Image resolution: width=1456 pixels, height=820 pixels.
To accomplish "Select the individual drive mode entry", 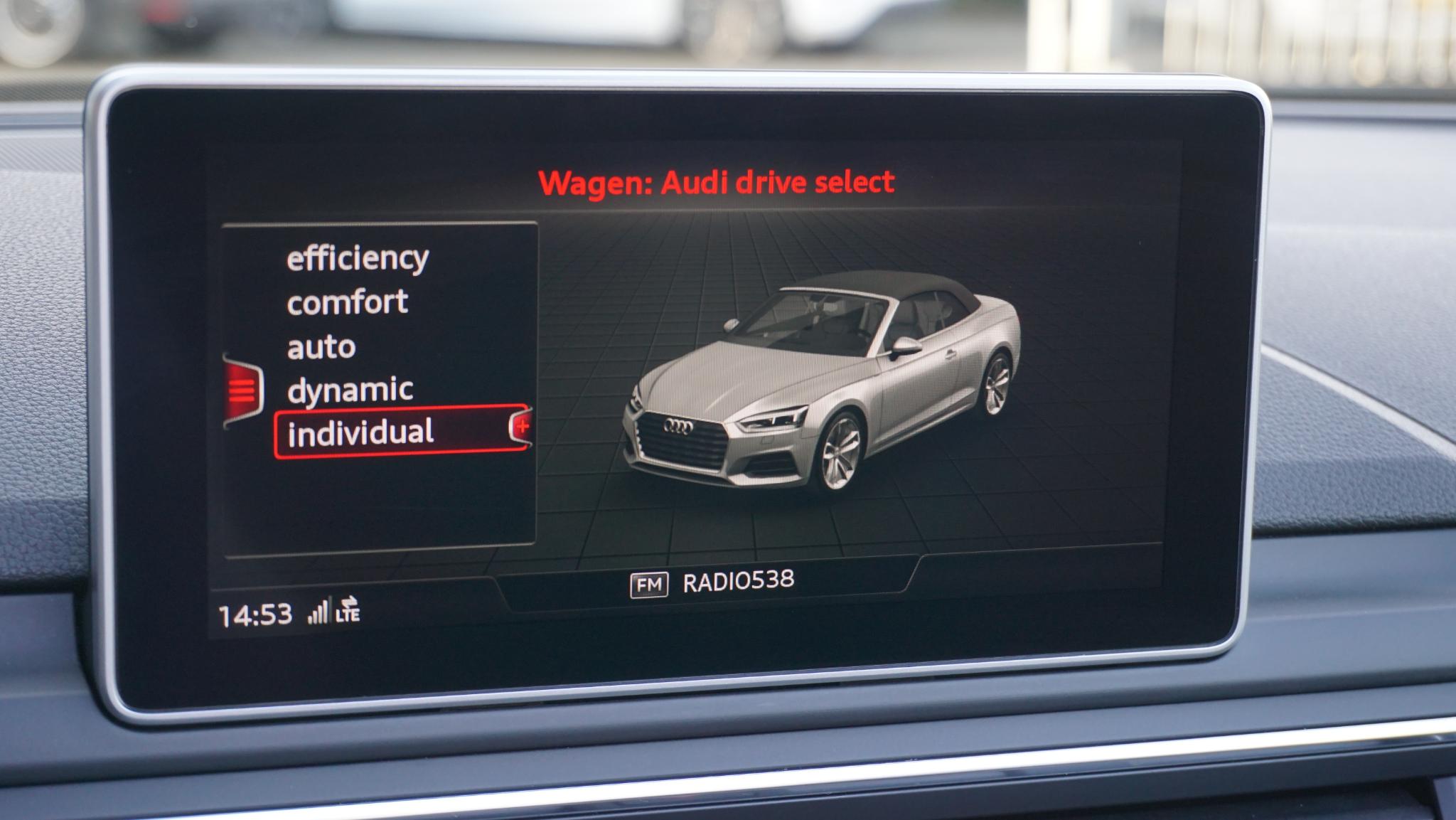I will click(x=361, y=432).
